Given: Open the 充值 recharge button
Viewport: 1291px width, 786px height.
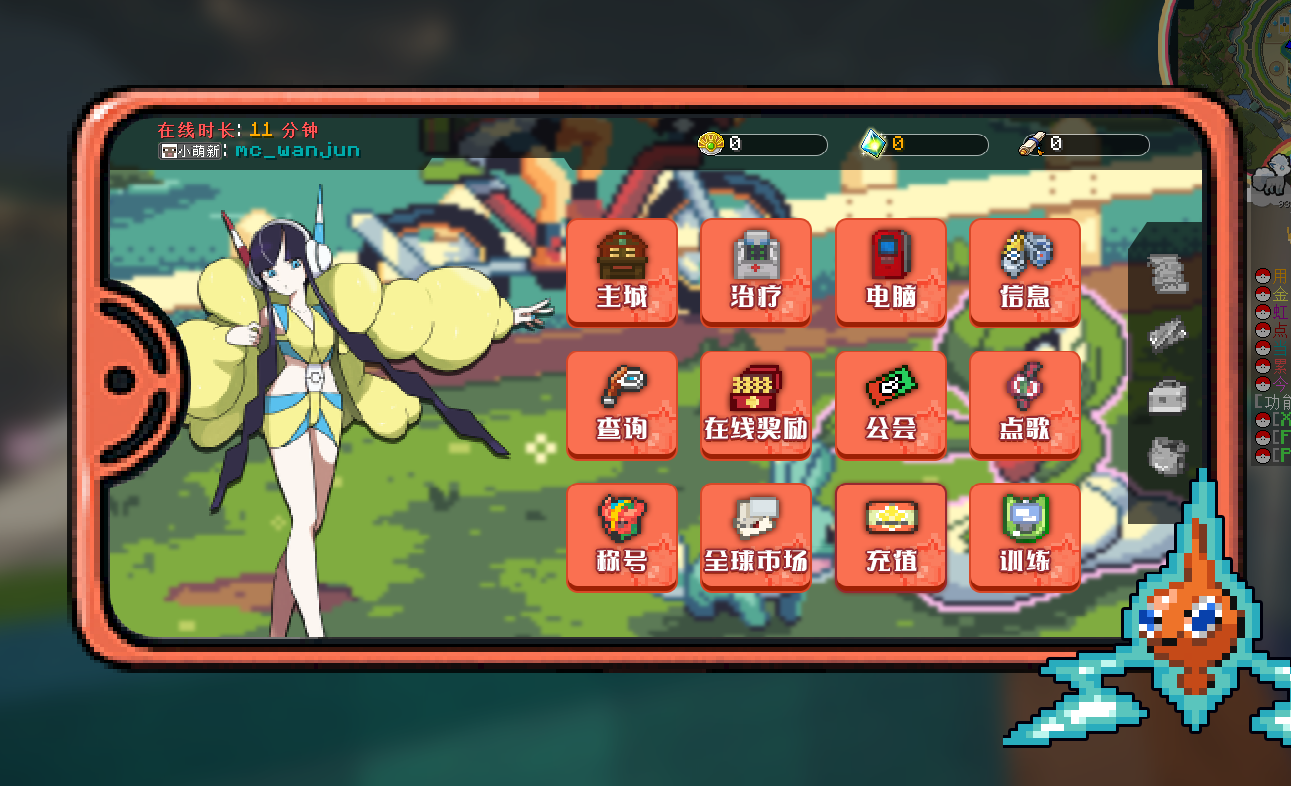Looking at the screenshot, I should tap(890, 537).
